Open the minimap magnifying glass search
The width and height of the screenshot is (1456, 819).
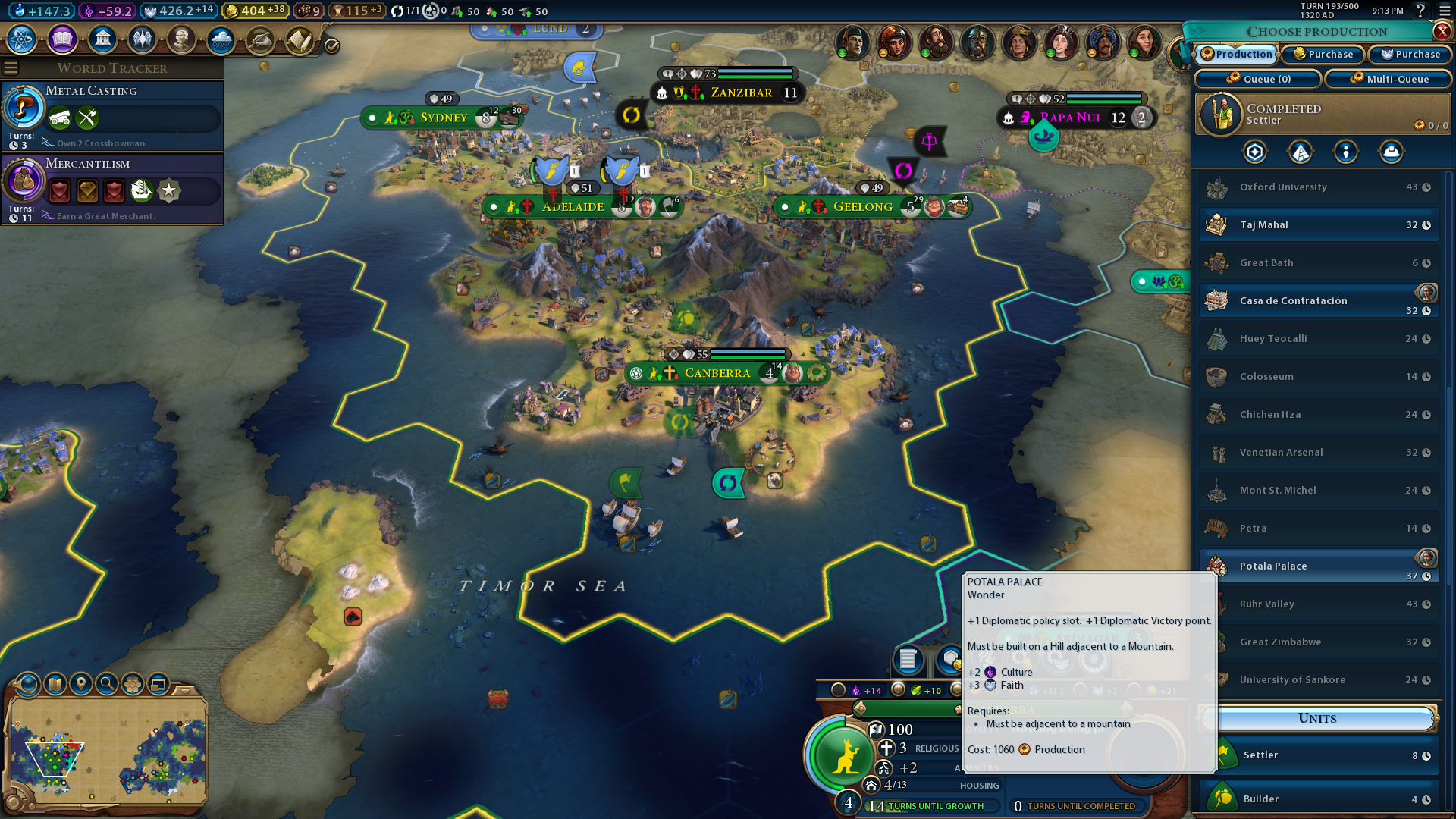tap(107, 684)
